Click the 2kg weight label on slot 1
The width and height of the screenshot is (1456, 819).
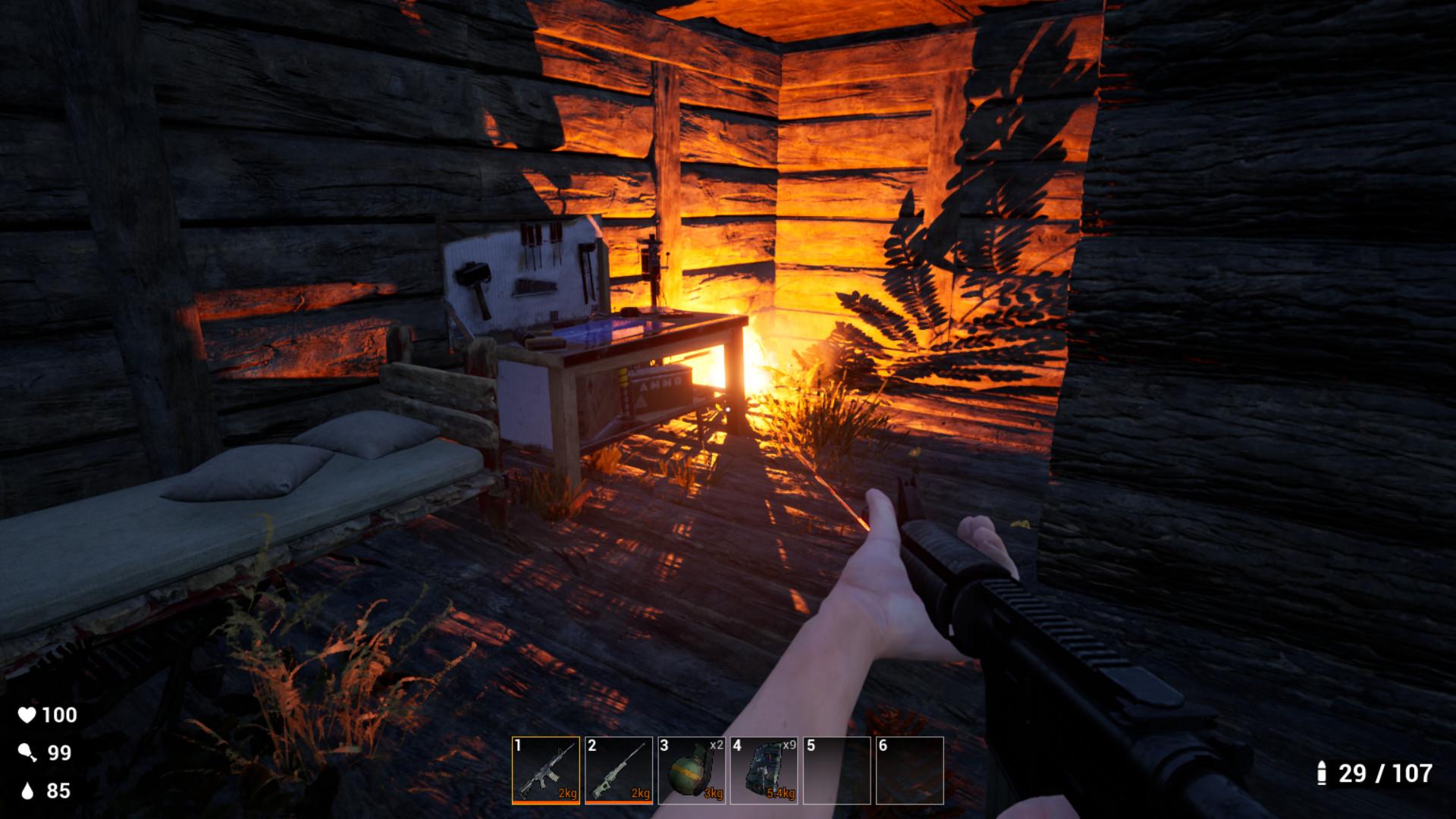(566, 792)
